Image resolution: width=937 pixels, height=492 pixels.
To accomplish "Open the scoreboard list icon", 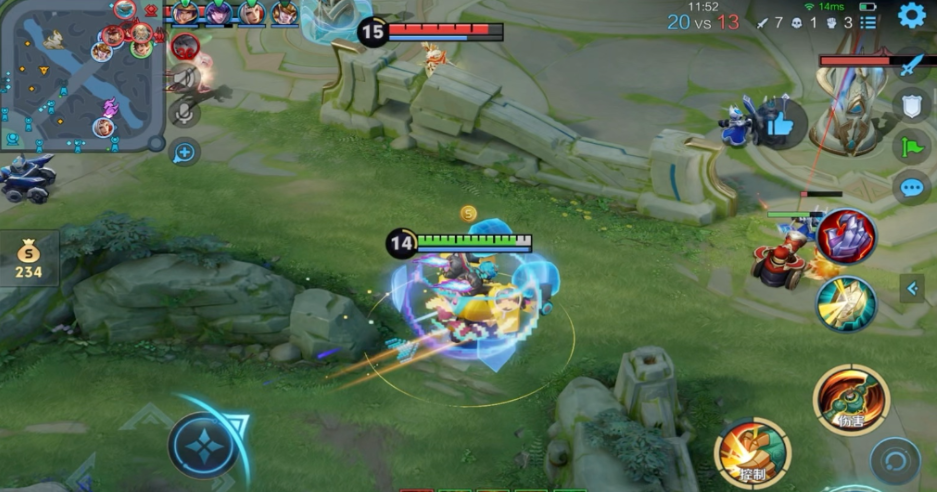I will coord(868,22).
